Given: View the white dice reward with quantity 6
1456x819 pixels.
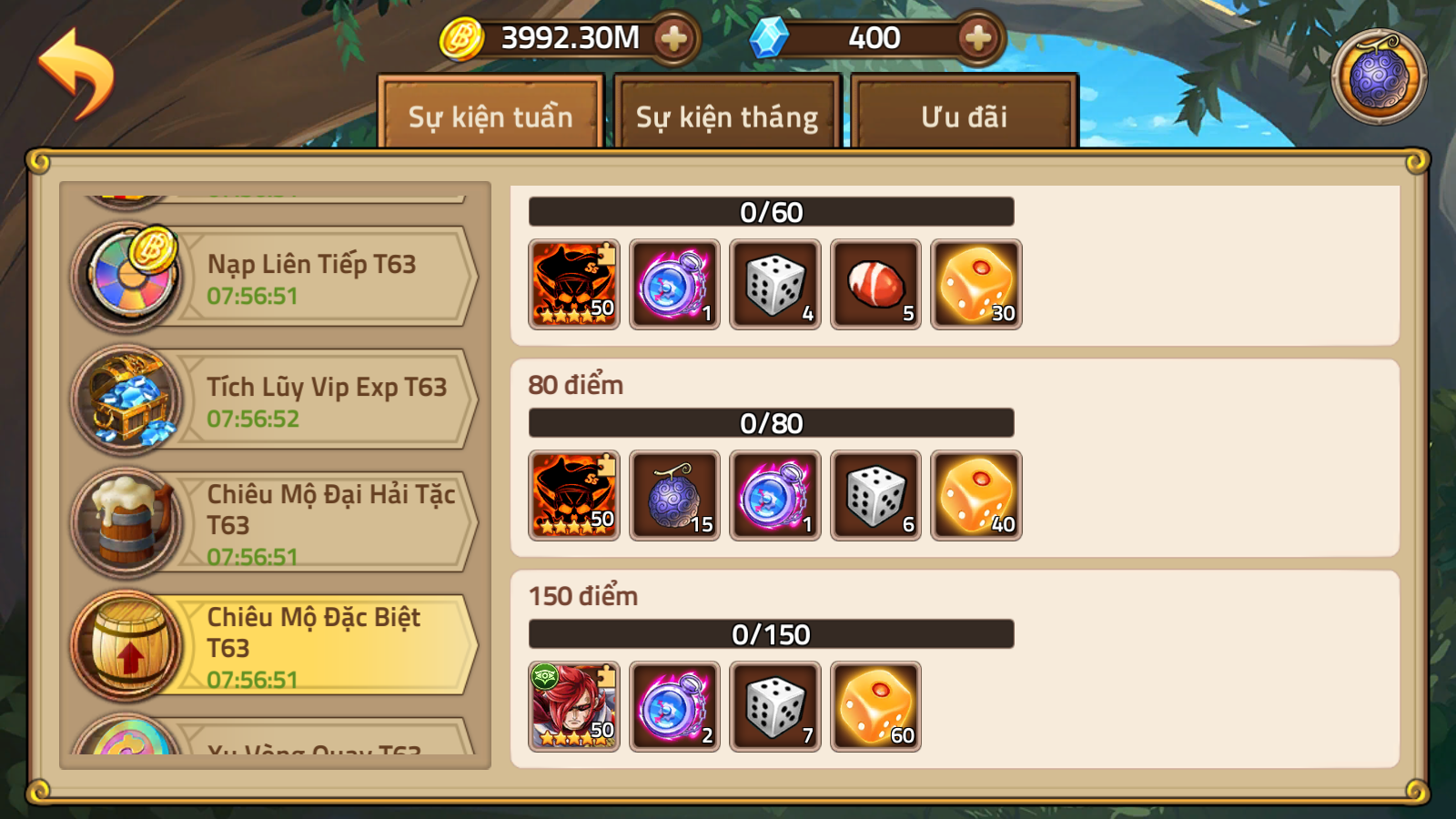Looking at the screenshot, I should pos(875,495).
